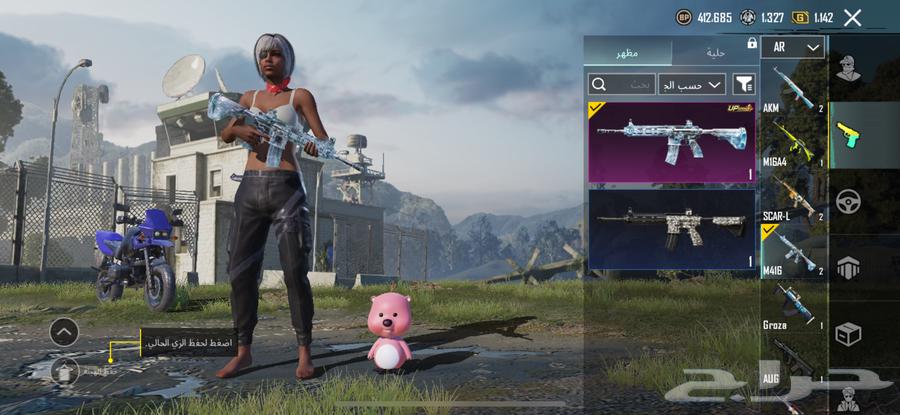This screenshot has width=900, height=415.
Task: Switch to the مظهر skins tab
Action: tap(628, 51)
